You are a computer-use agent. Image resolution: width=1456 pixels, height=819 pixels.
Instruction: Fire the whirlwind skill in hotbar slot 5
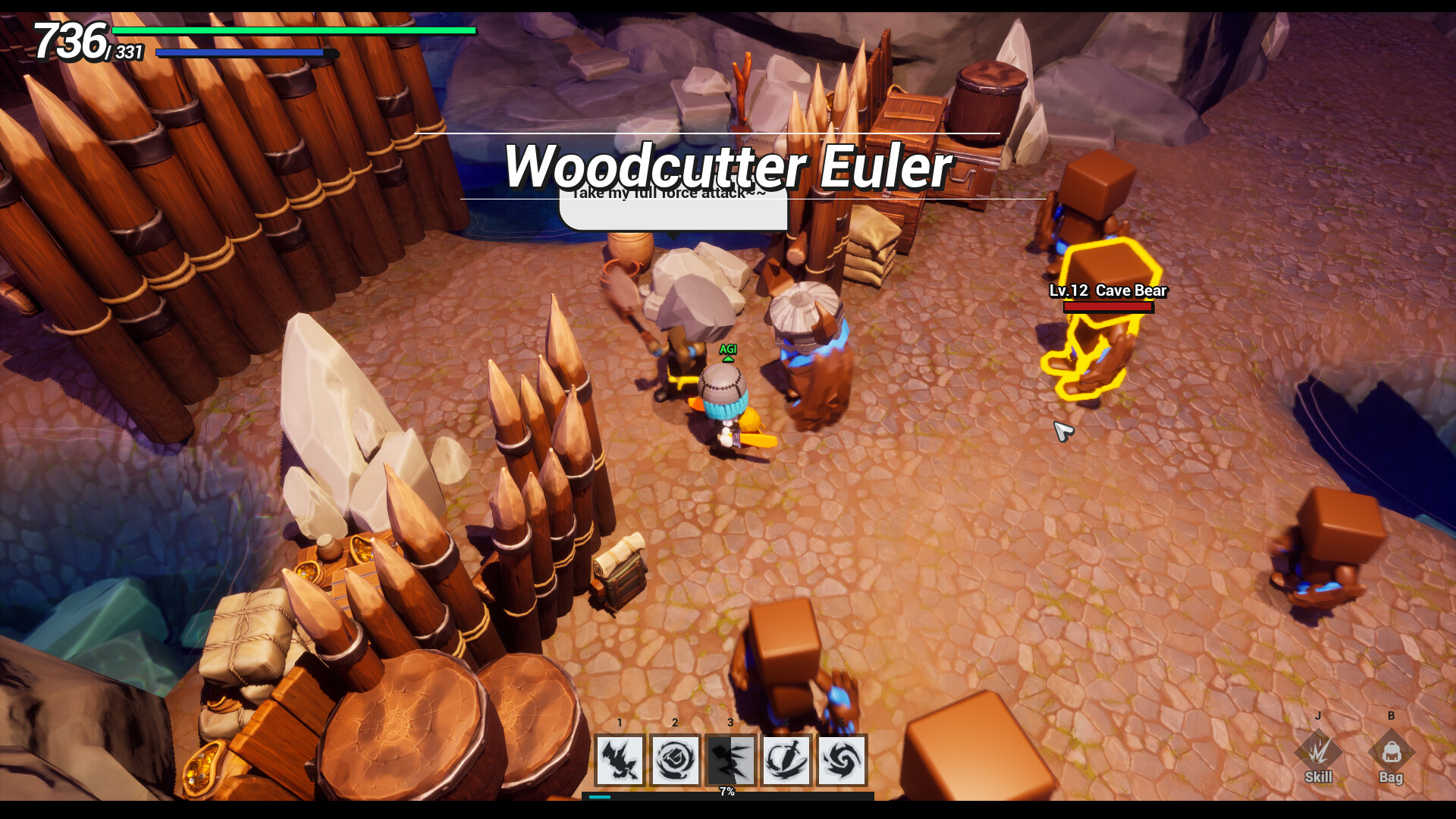(x=843, y=761)
